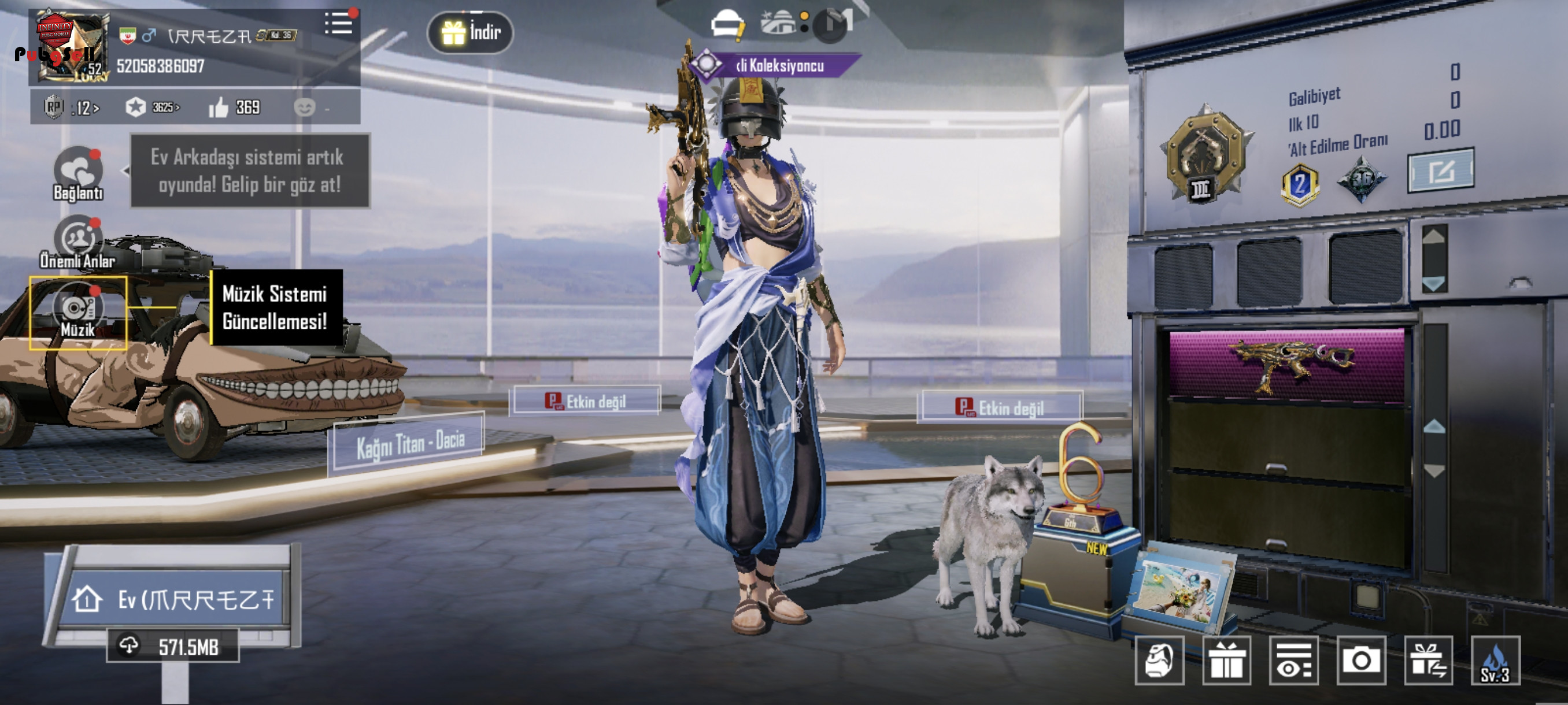Open the RP royale pass level
The width and height of the screenshot is (1568, 705).
[x=71, y=107]
